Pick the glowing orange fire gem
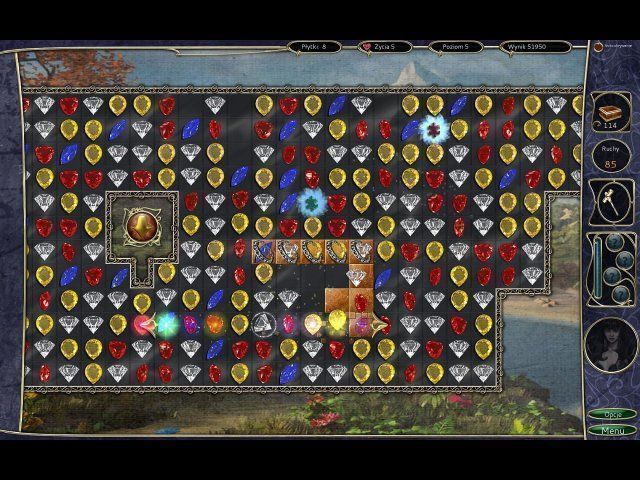 (215, 324)
